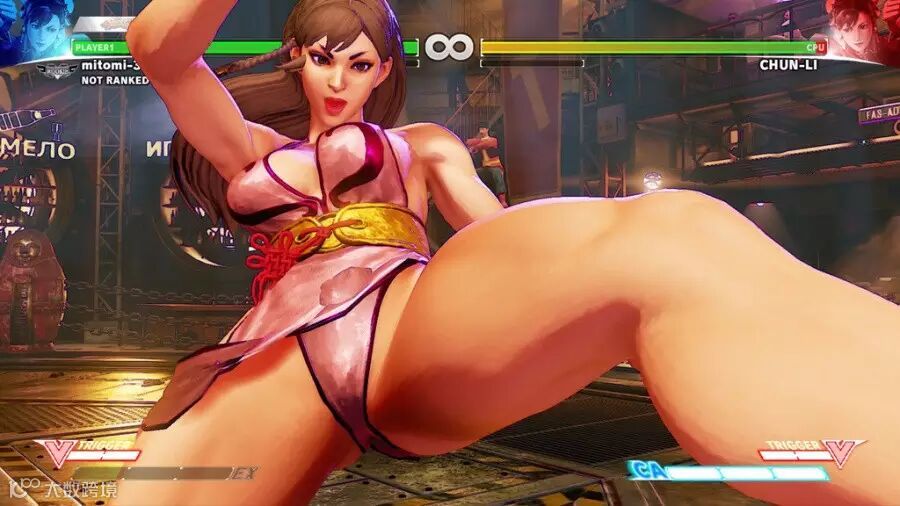Image resolution: width=900 pixels, height=506 pixels.
Task: Select the rank emblem beside the mitomi name
Action: (56, 70)
